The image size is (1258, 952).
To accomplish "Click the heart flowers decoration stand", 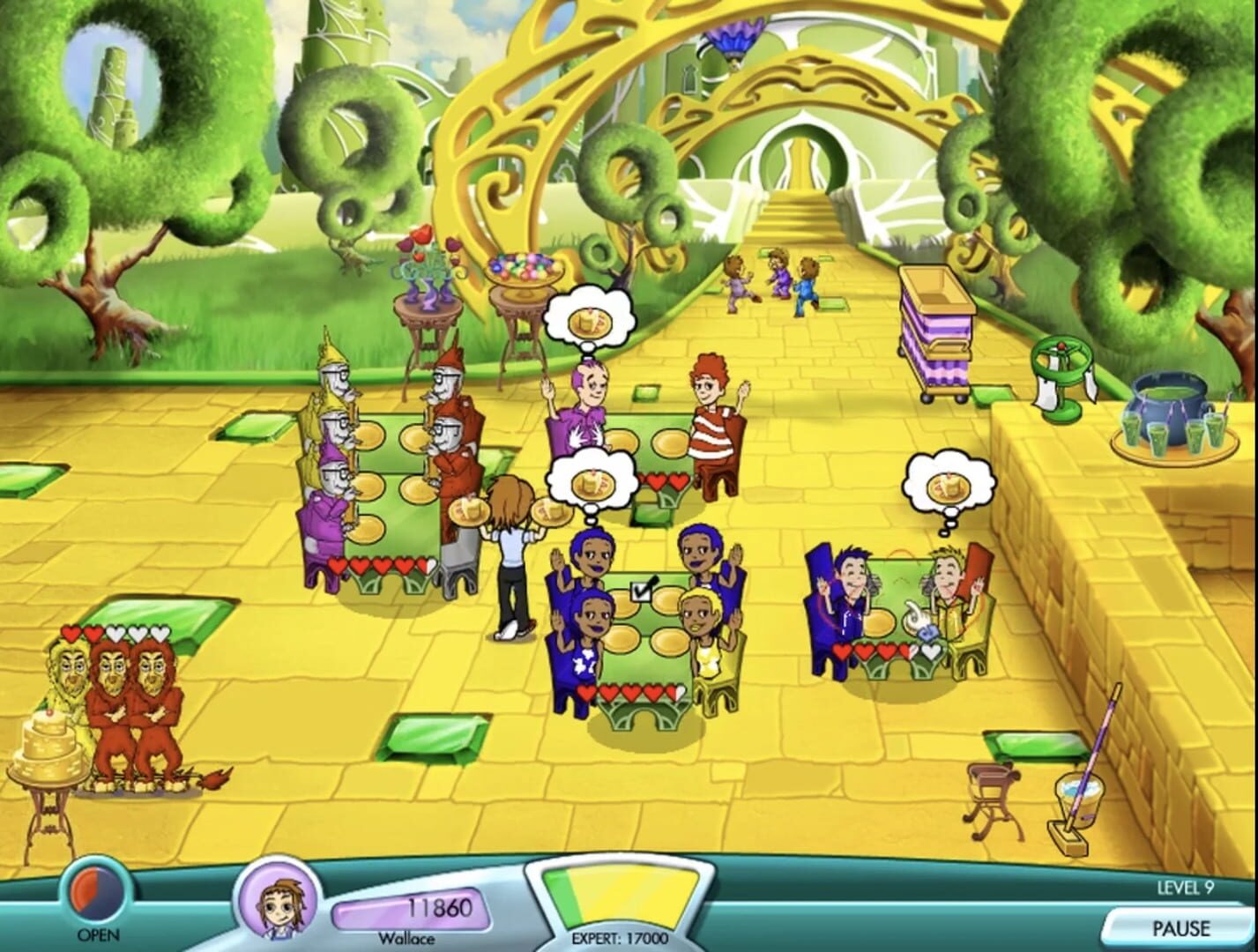I will click(x=425, y=264).
